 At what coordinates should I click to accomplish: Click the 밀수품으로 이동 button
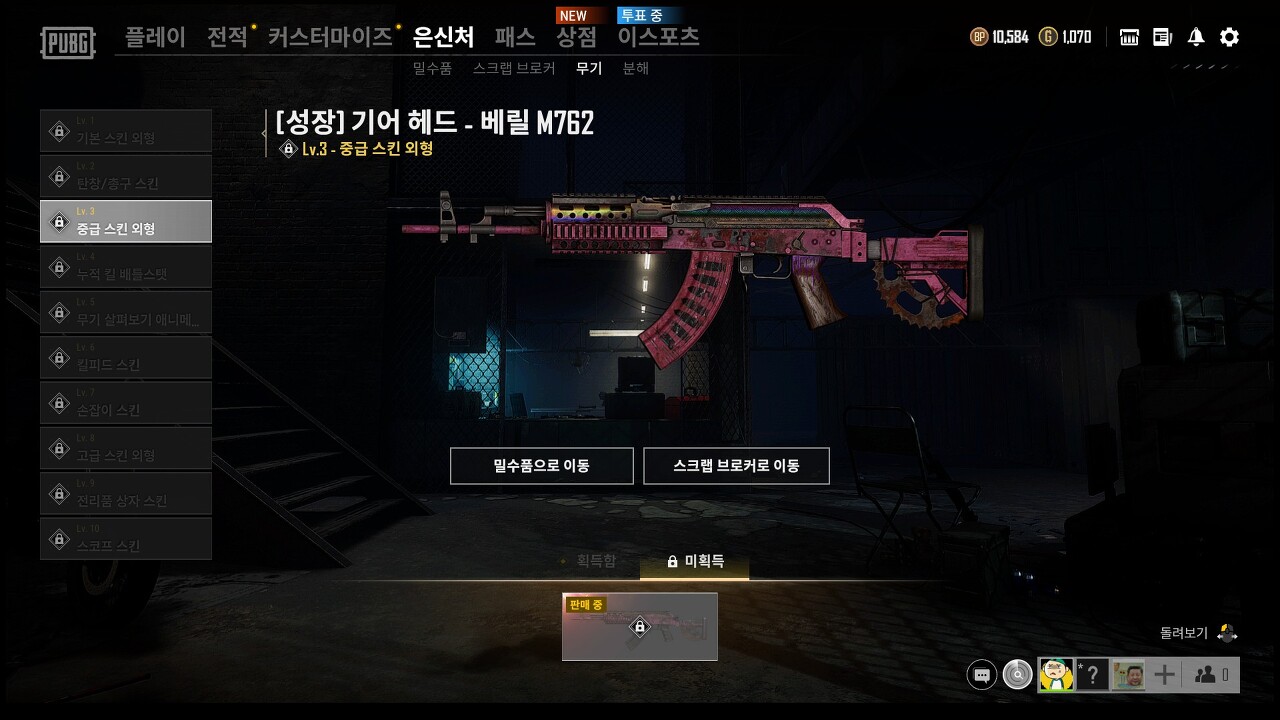[541, 465]
